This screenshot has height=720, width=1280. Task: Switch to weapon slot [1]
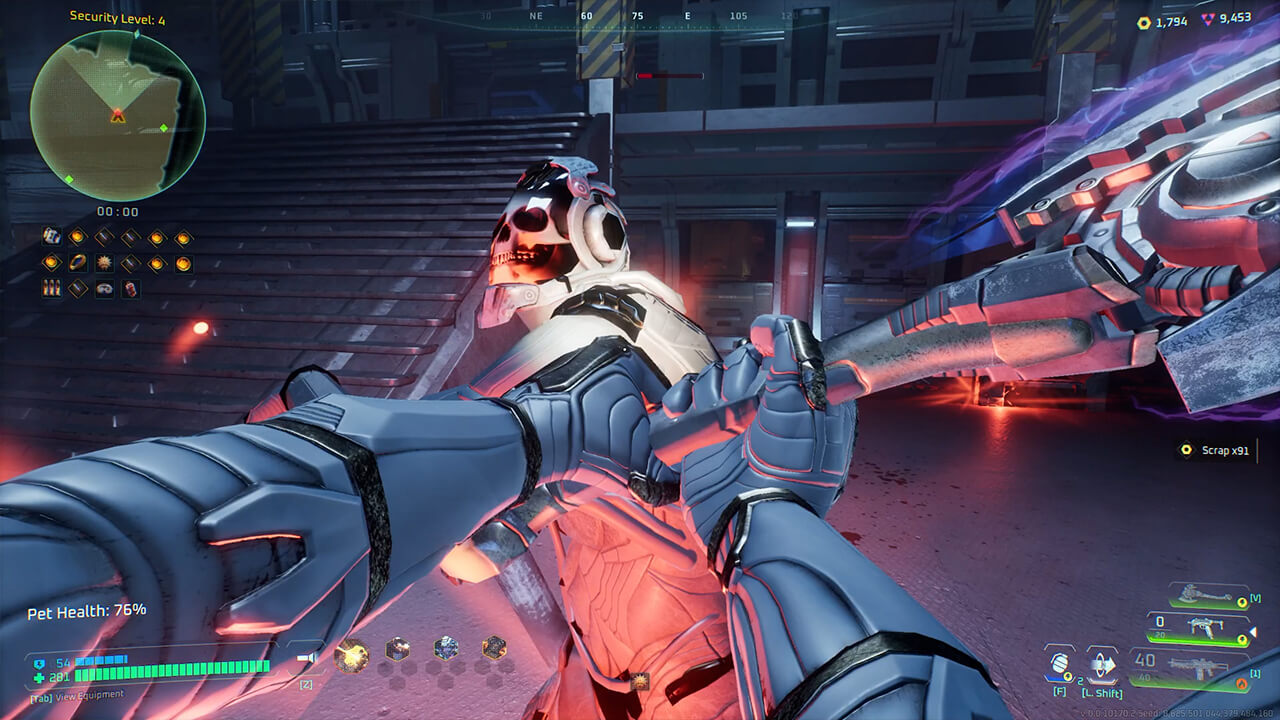[1255, 674]
